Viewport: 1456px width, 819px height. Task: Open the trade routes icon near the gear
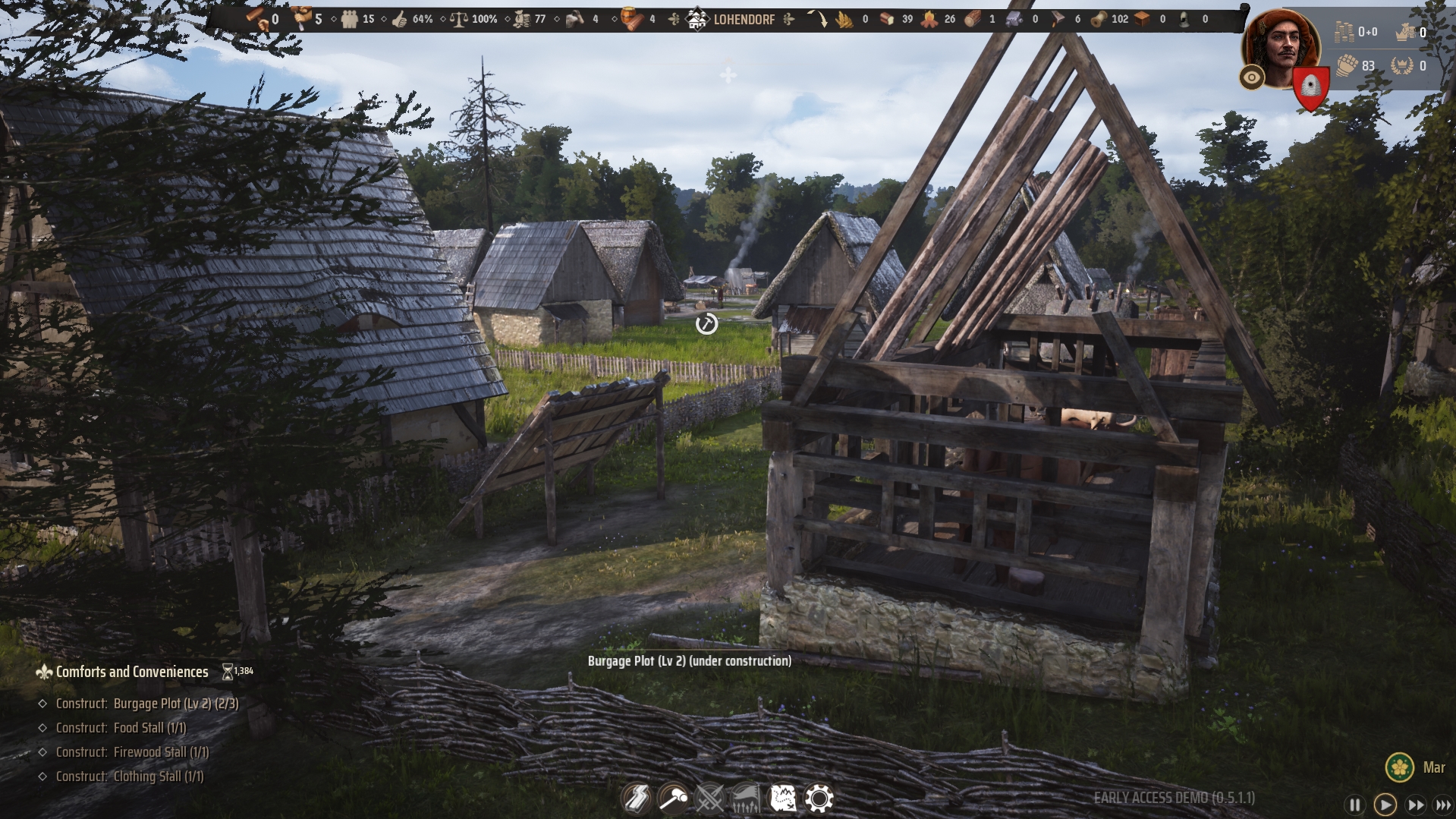[783, 799]
